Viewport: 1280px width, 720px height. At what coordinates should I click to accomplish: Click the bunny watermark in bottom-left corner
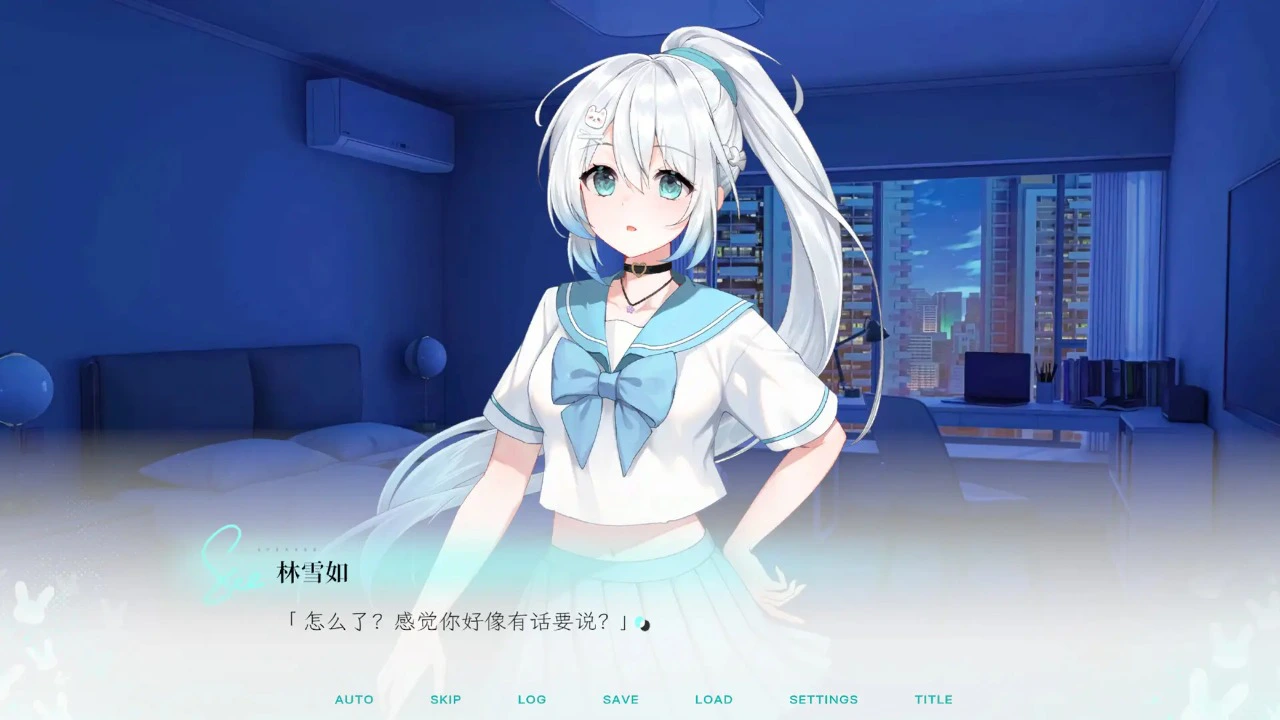pos(32,602)
